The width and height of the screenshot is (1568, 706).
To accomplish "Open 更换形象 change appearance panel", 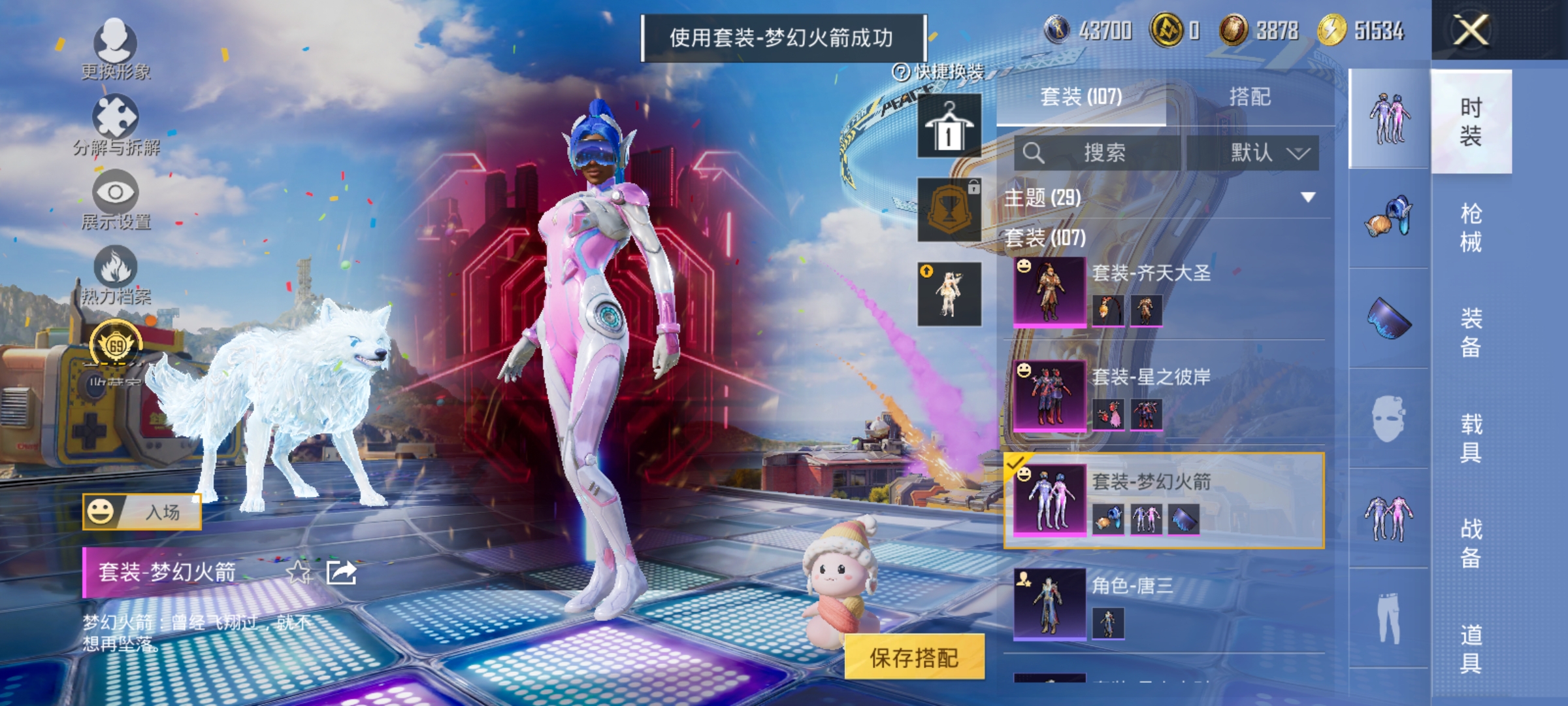I will pyautogui.click(x=116, y=49).
